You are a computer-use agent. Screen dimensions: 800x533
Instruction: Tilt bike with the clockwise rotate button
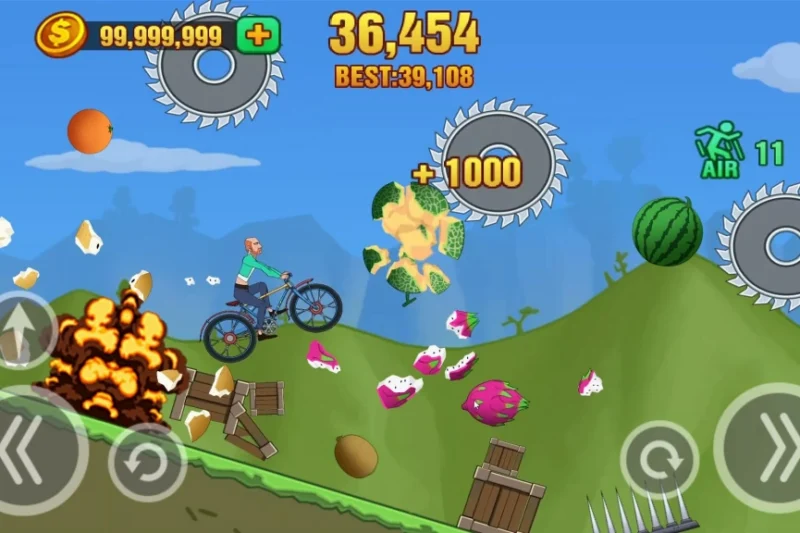pyautogui.click(x=659, y=459)
